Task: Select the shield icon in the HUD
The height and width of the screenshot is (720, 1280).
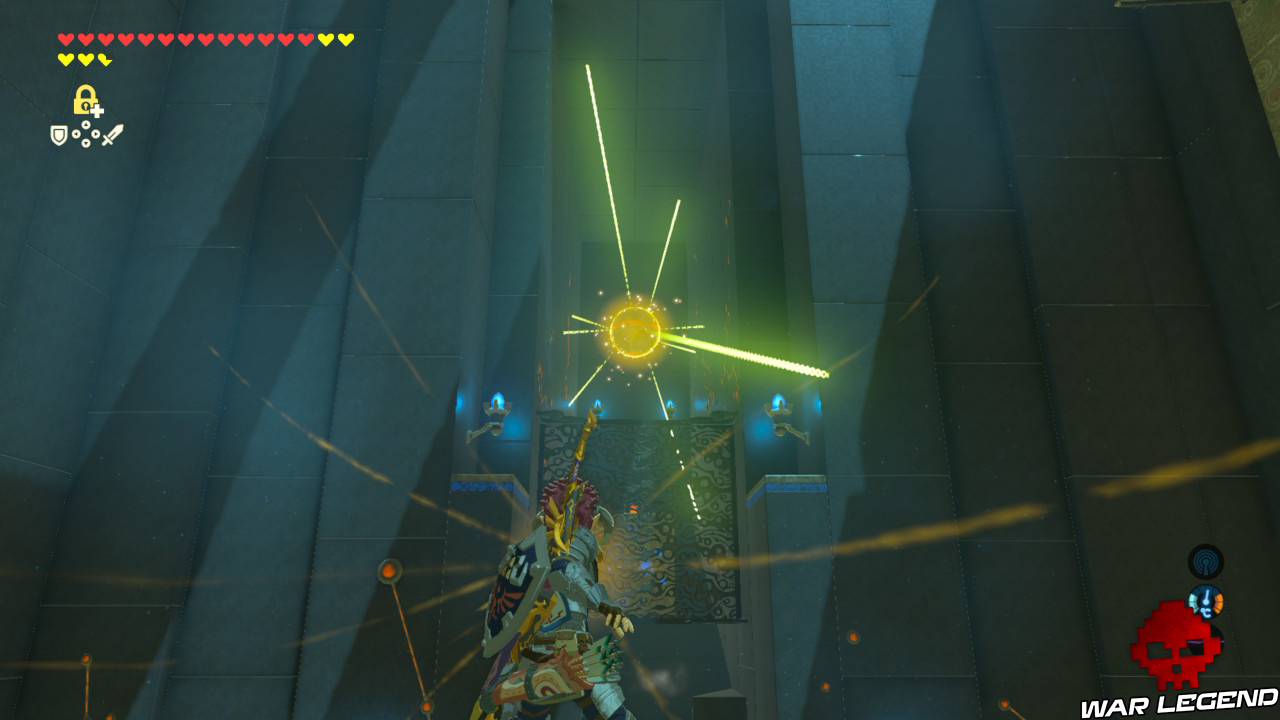Action: point(58,134)
